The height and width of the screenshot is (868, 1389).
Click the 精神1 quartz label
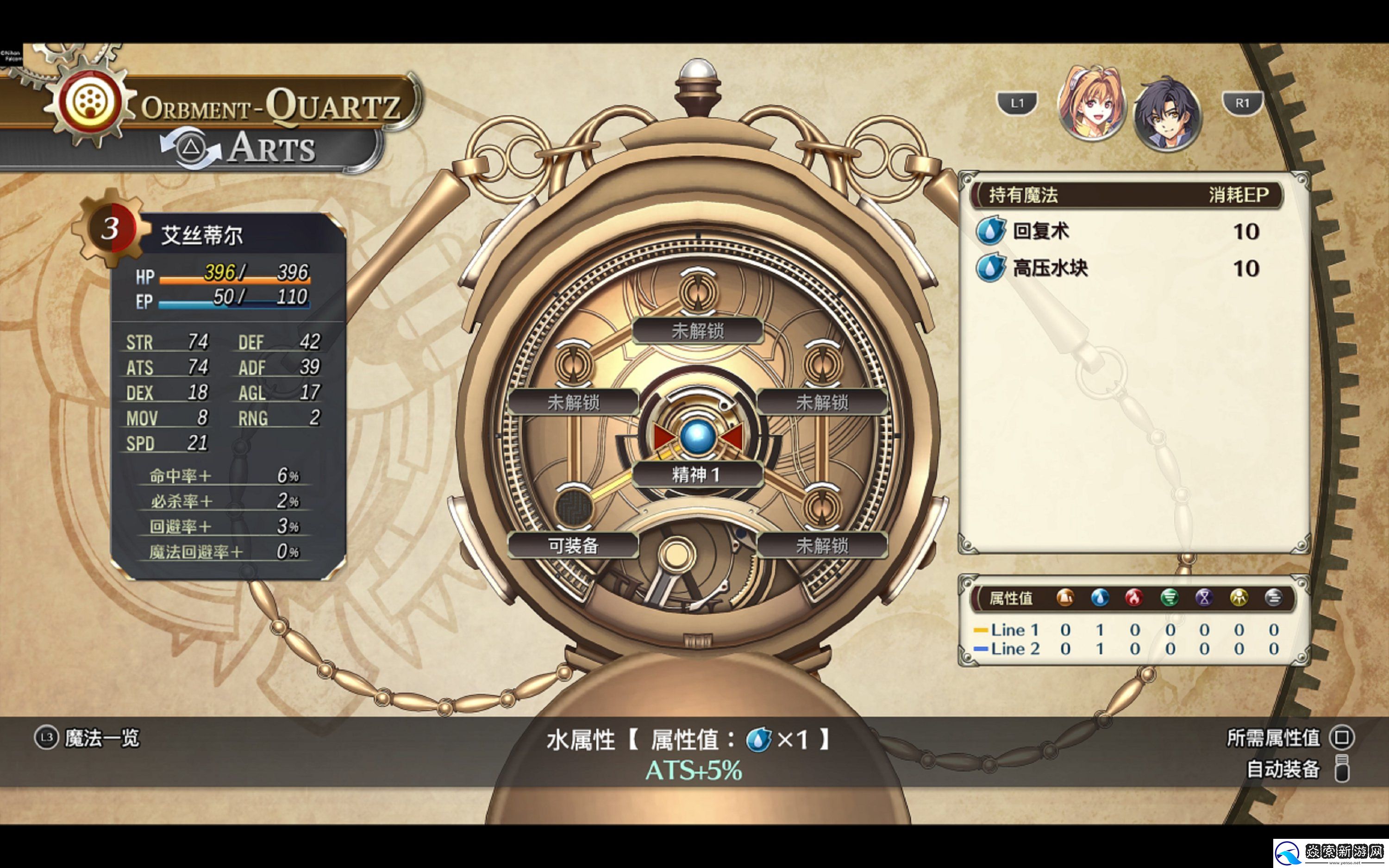point(697,475)
